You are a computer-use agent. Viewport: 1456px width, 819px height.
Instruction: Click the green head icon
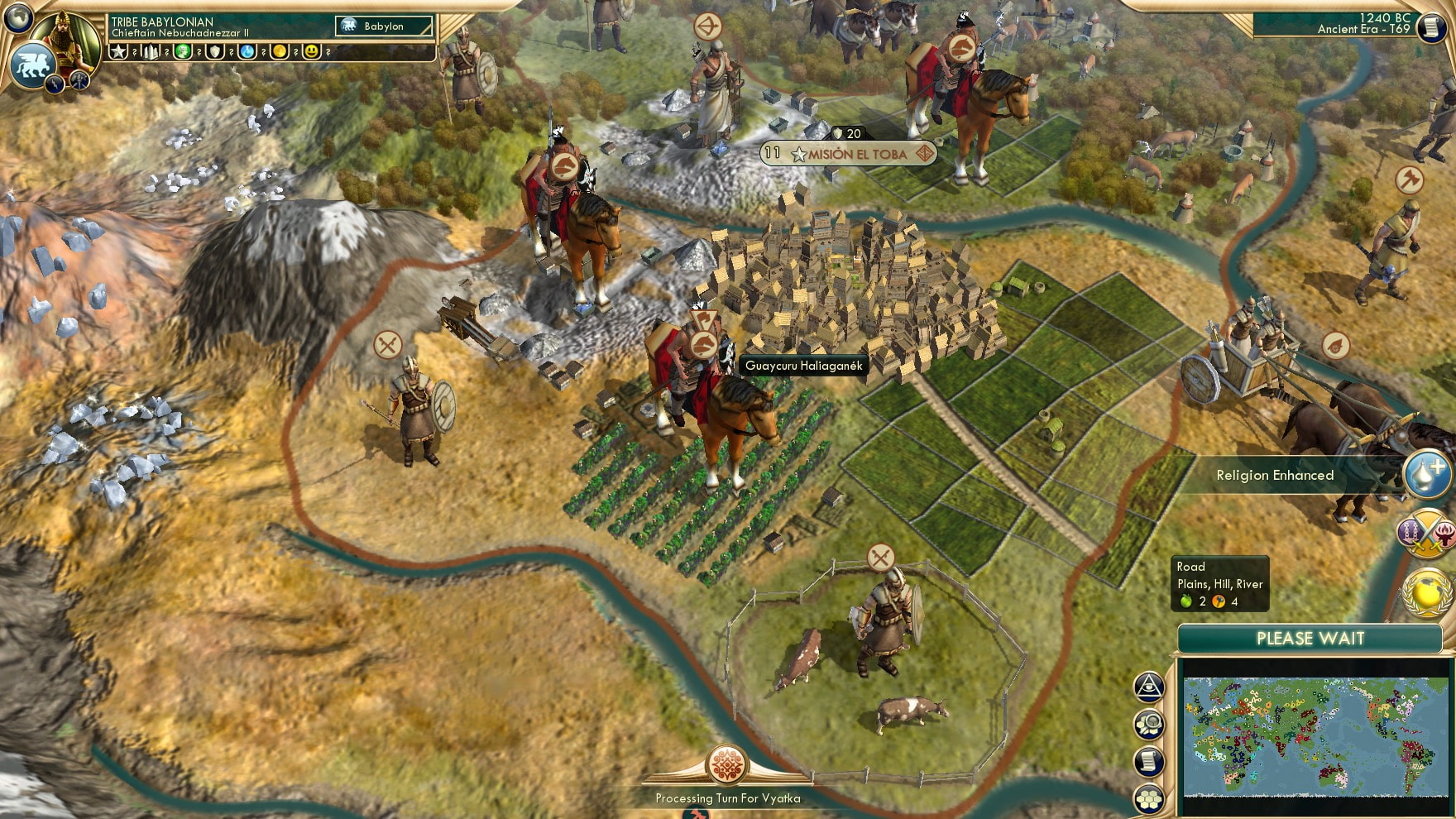tap(183, 51)
